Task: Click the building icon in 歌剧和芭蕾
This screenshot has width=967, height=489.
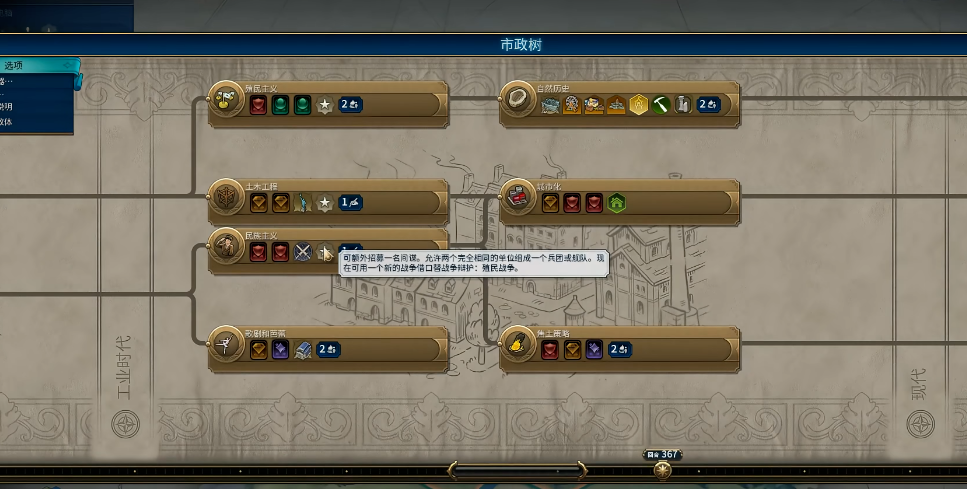Action: coord(303,349)
